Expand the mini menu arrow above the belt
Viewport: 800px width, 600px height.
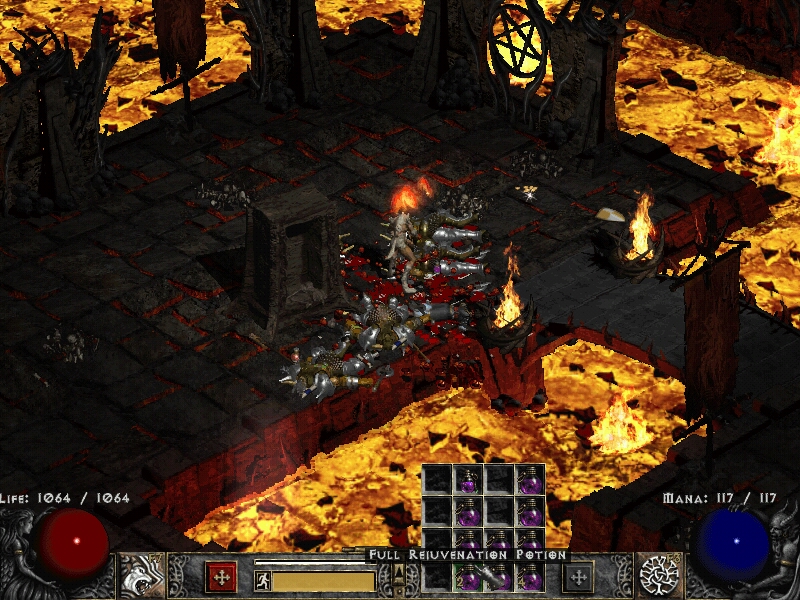point(399,572)
